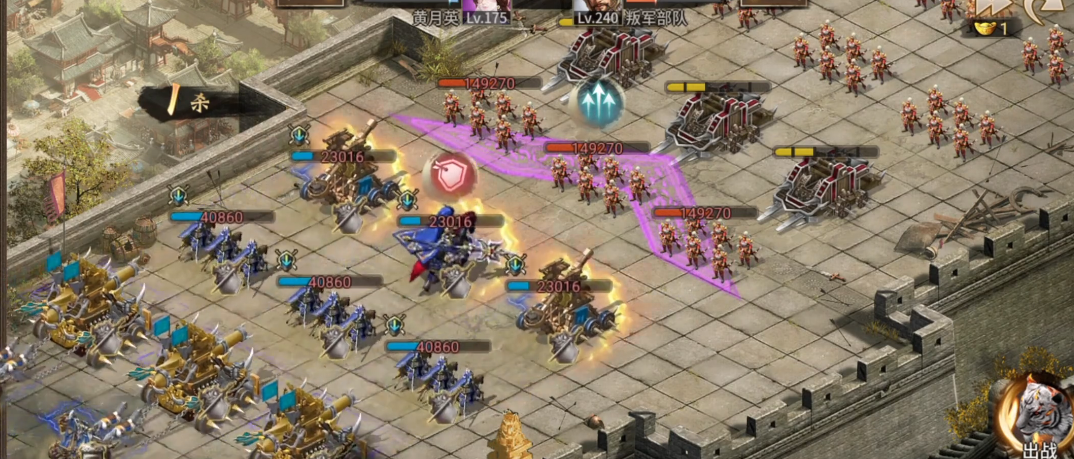Activate the triple-arrow buff skill orb

pos(600,100)
